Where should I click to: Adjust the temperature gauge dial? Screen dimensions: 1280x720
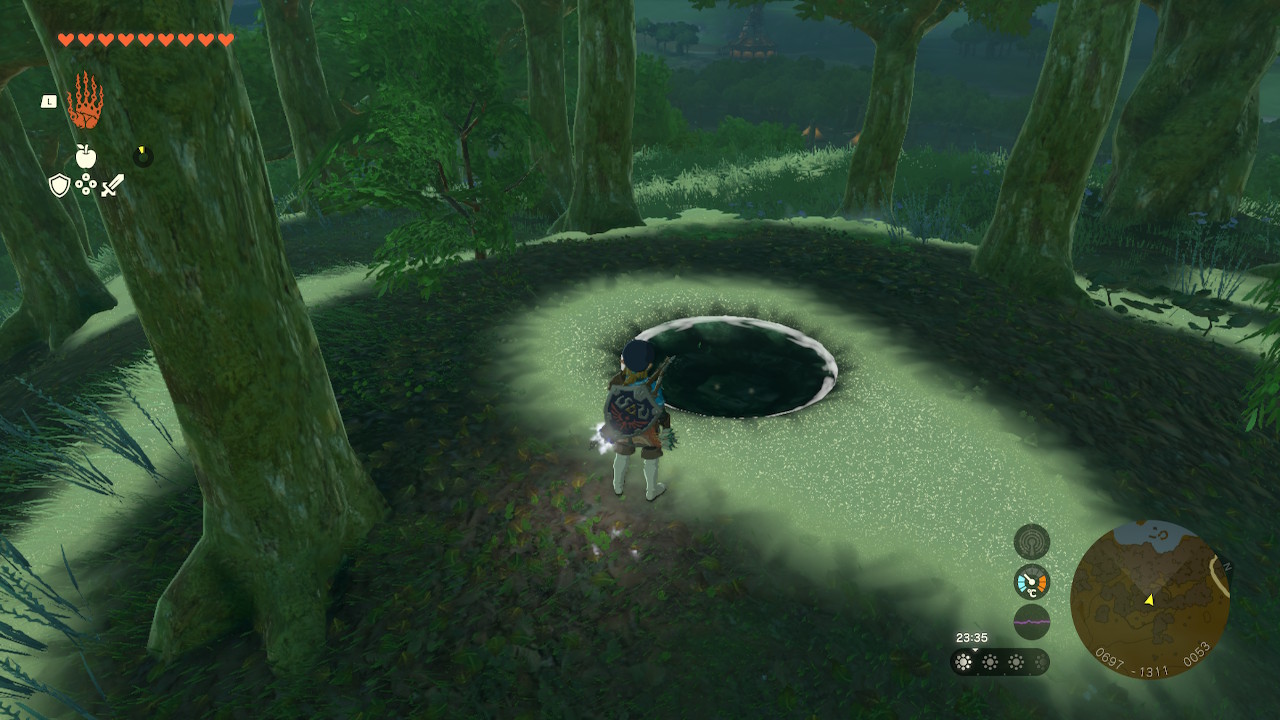(x=1031, y=580)
